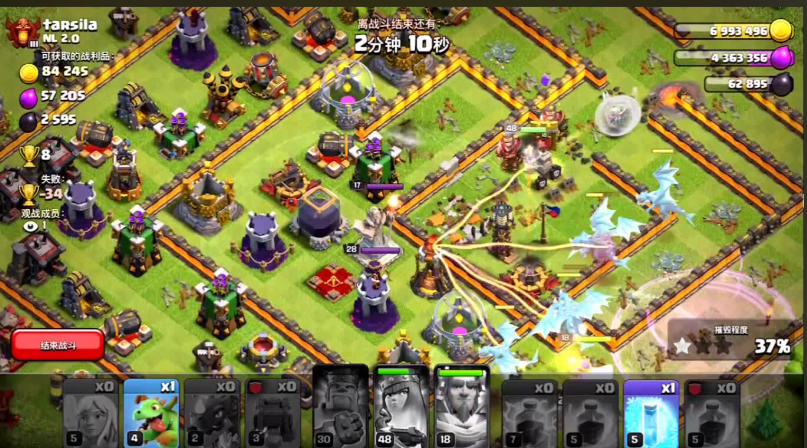
Task: Select the Archer Queen hero card
Action: coord(401,408)
